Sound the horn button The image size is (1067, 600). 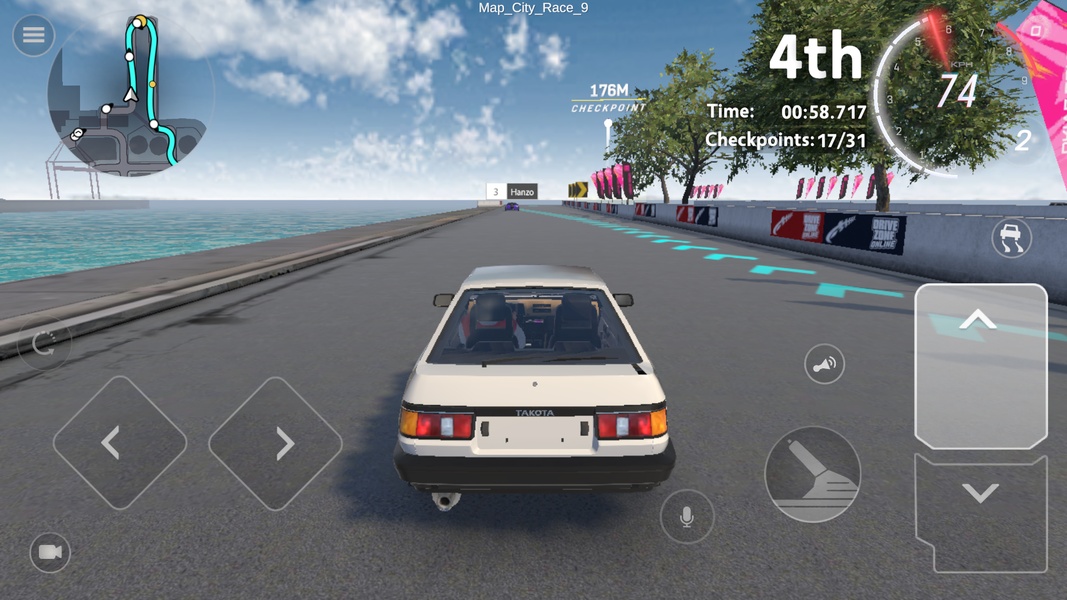[x=824, y=365]
